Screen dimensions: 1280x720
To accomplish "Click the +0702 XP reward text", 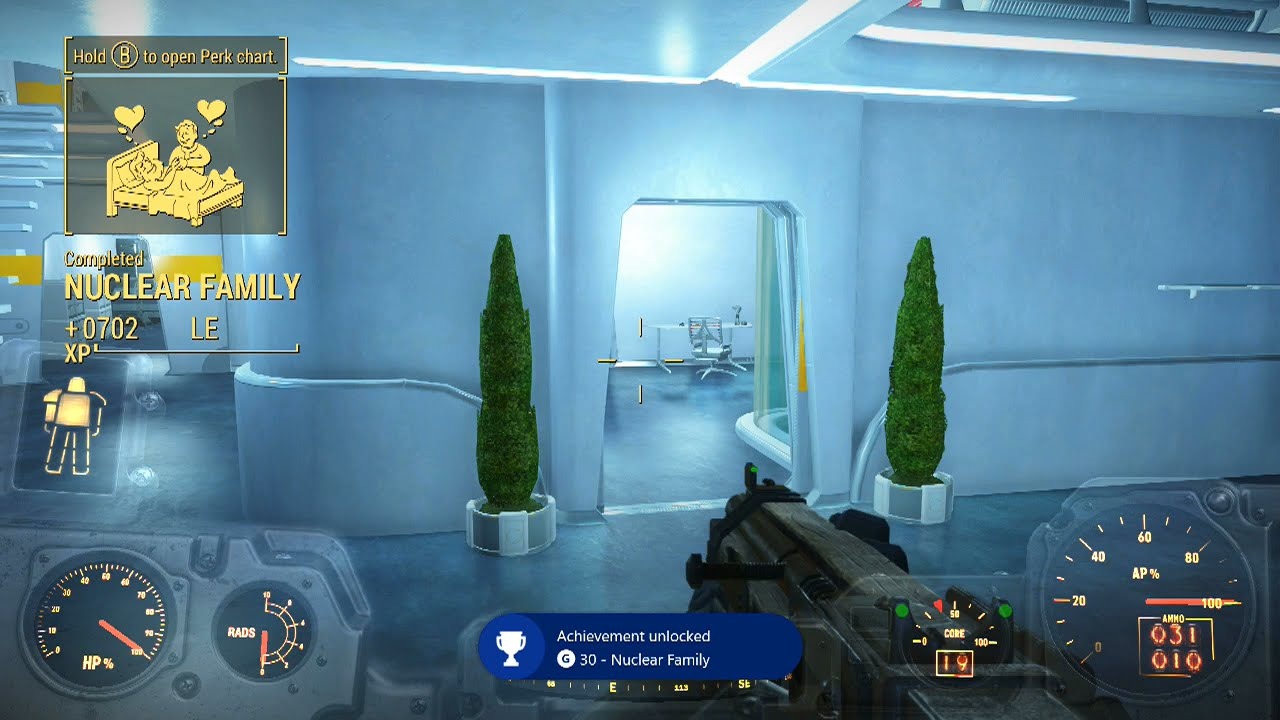I will [x=99, y=330].
